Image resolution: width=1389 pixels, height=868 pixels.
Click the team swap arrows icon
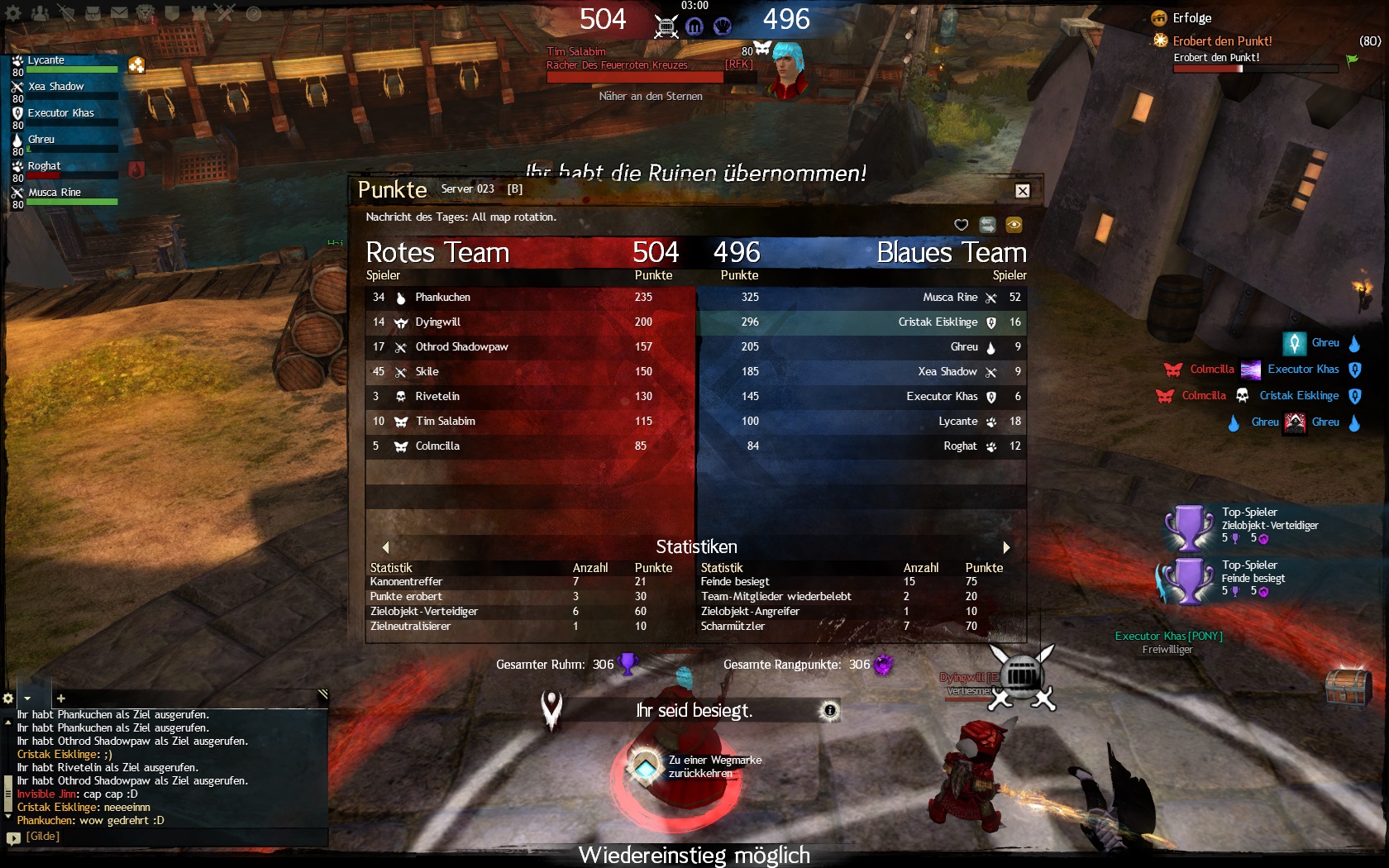[987, 225]
